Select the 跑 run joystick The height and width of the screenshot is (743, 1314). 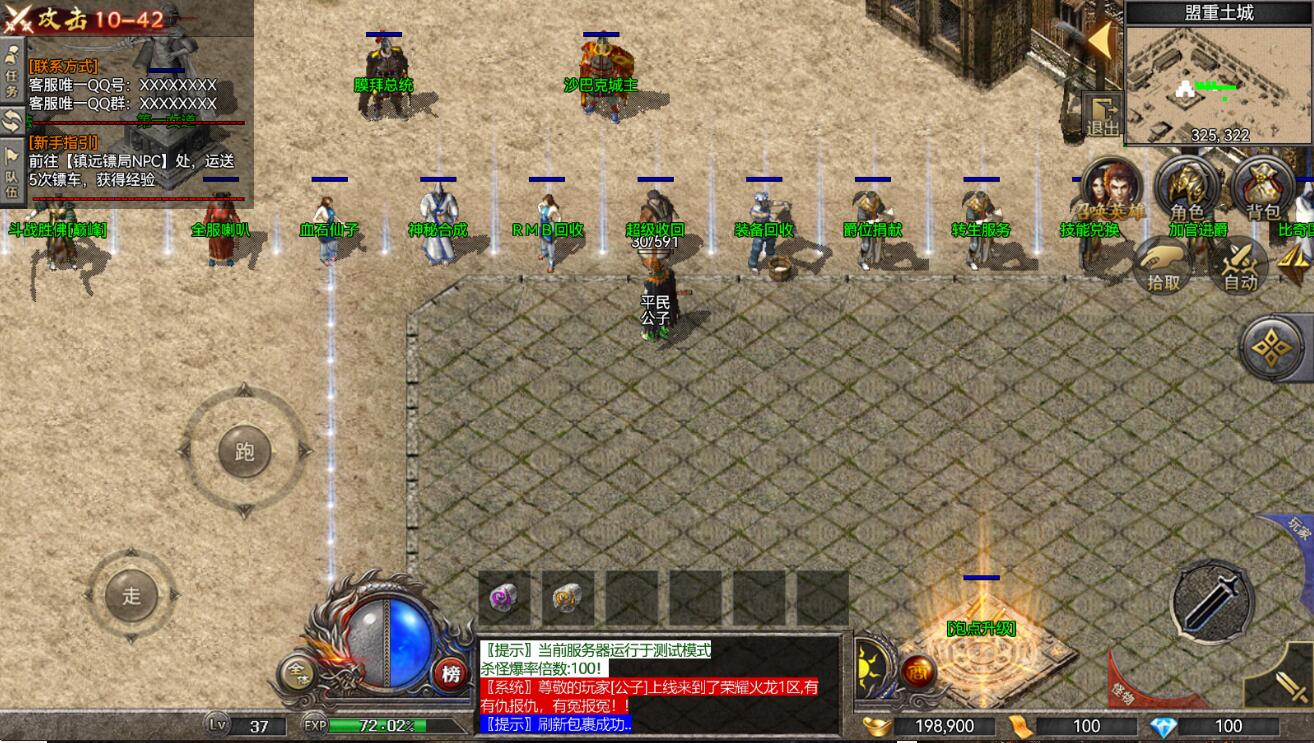click(245, 452)
